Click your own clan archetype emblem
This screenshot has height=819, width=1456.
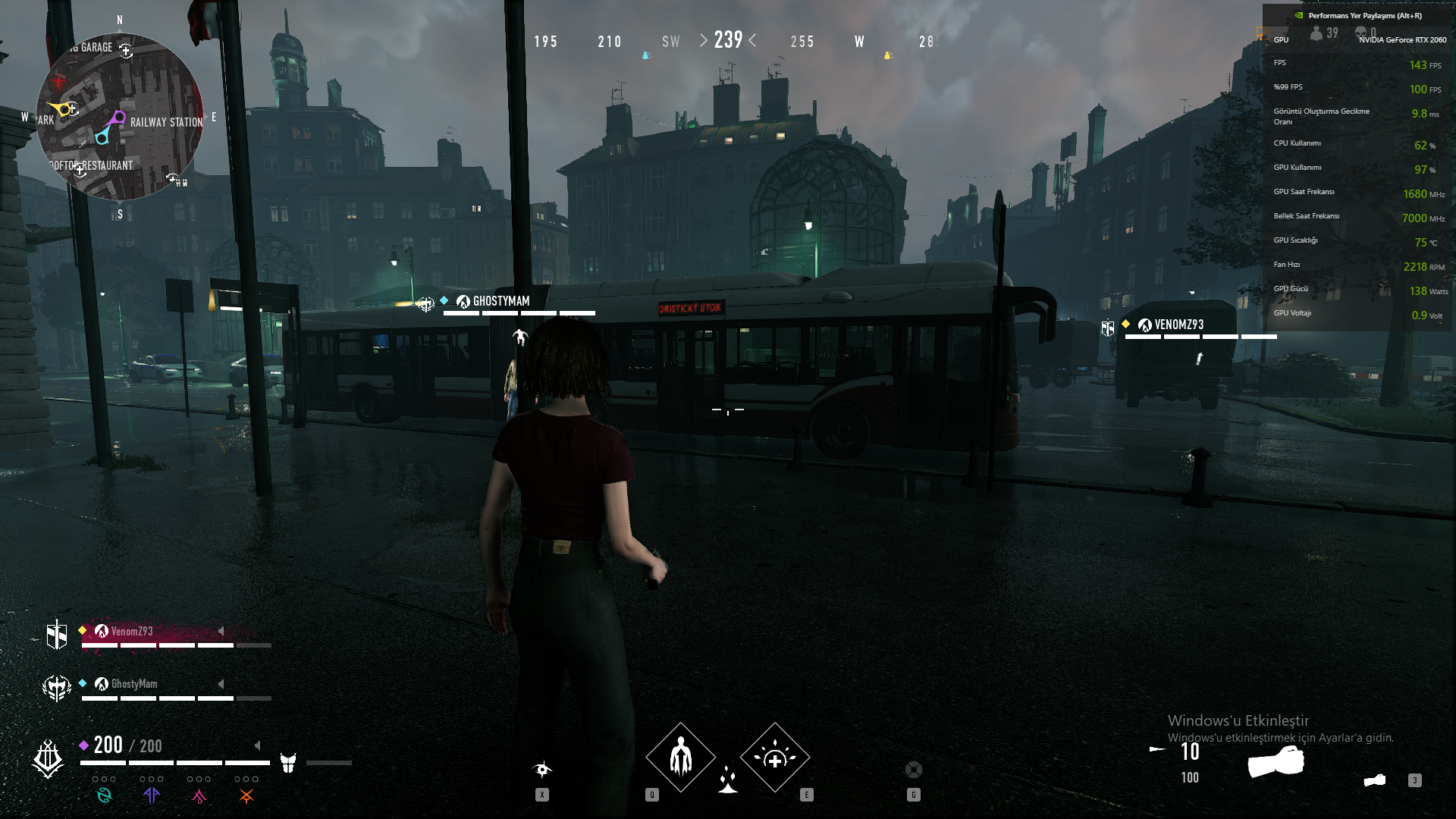click(x=48, y=758)
